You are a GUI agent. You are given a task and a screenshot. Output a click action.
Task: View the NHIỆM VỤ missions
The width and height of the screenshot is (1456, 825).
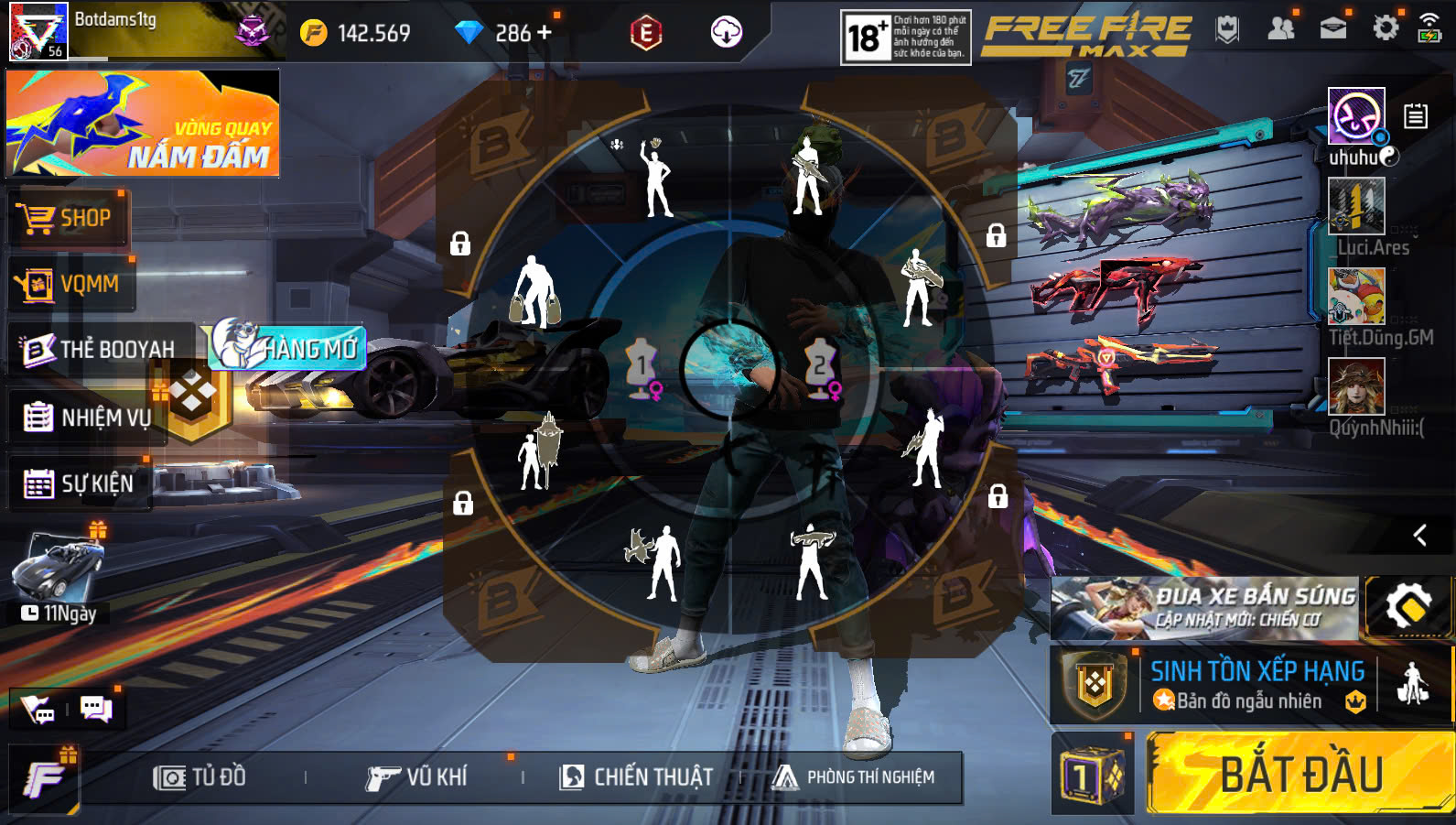coord(87,418)
